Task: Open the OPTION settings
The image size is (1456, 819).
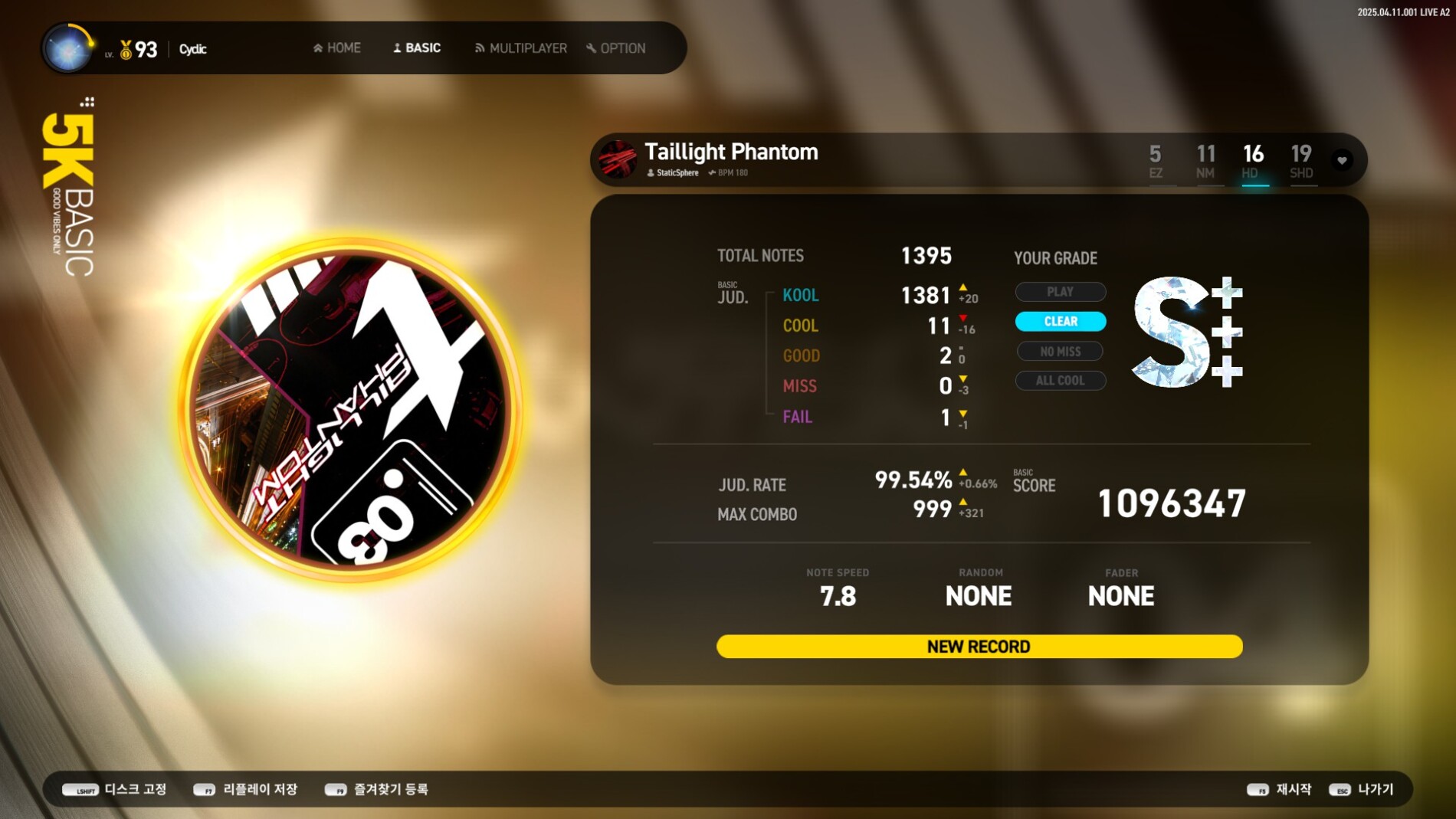Action: (x=616, y=48)
